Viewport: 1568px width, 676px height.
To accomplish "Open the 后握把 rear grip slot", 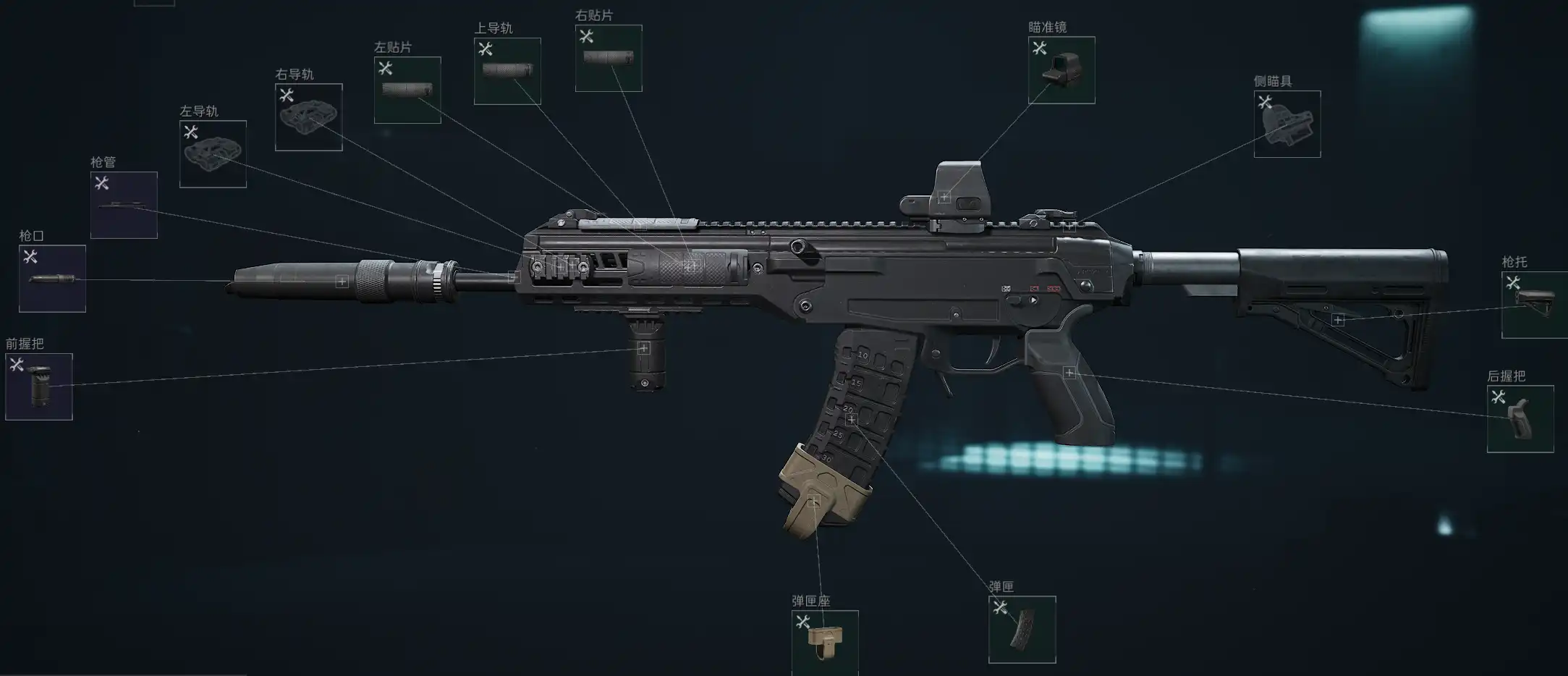I will point(1520,419).
